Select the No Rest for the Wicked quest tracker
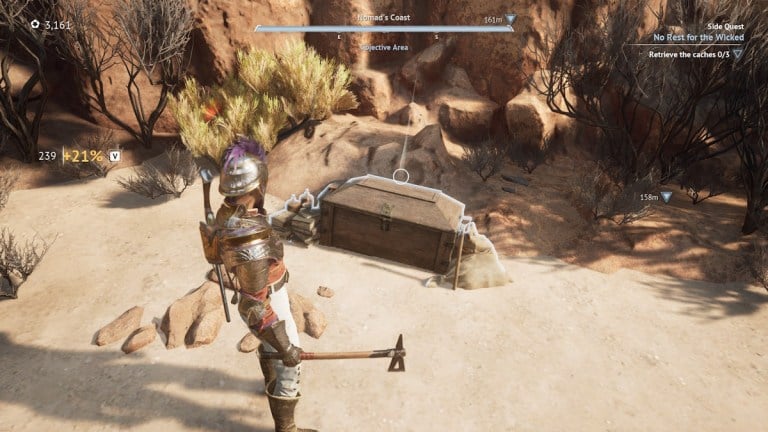This screenshot has width=768, height=432. (x=698, y=37)
